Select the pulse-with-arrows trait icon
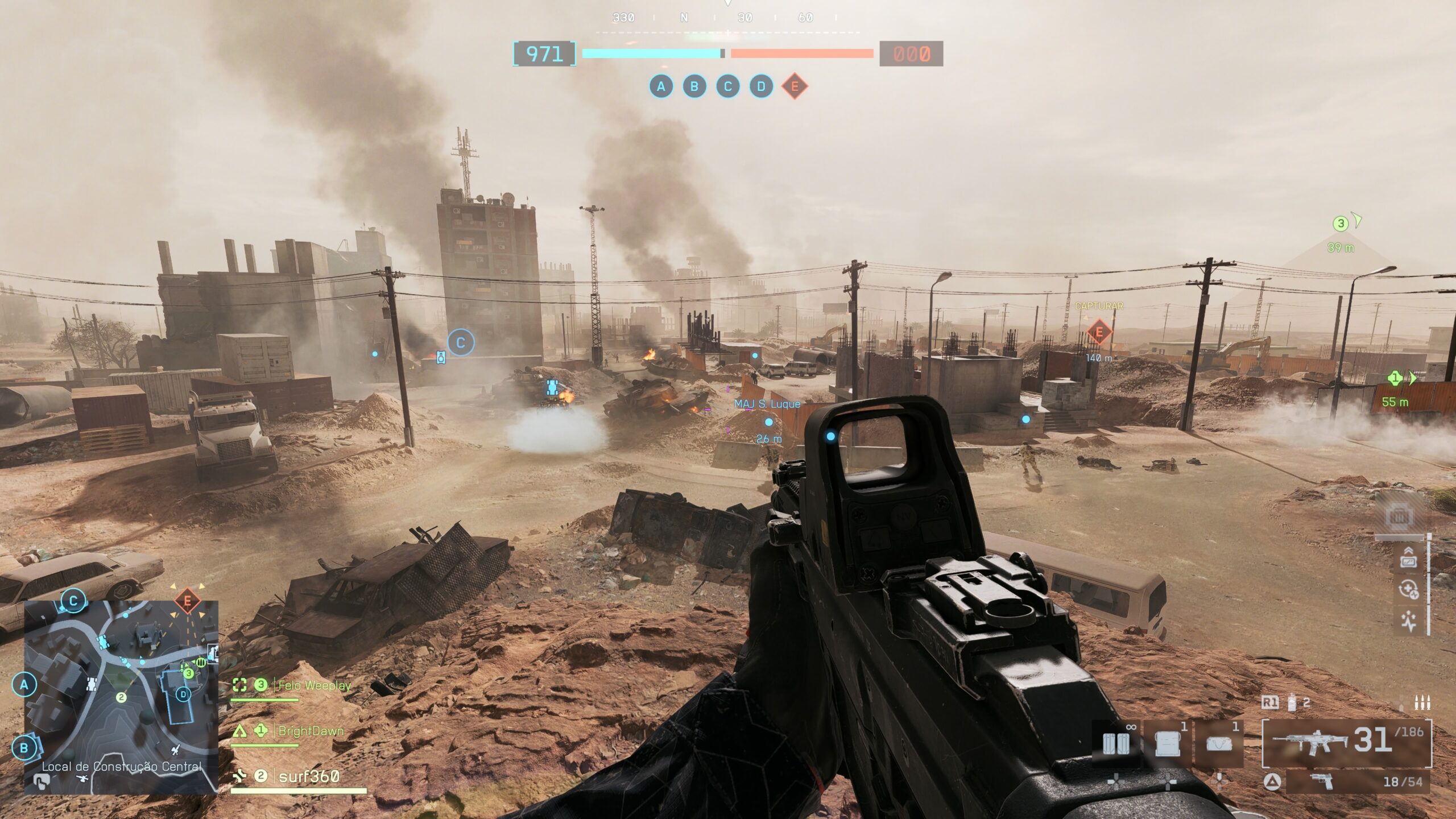Image resolution: width=1456 pixels, height=819 pixels. (1409, 621)
